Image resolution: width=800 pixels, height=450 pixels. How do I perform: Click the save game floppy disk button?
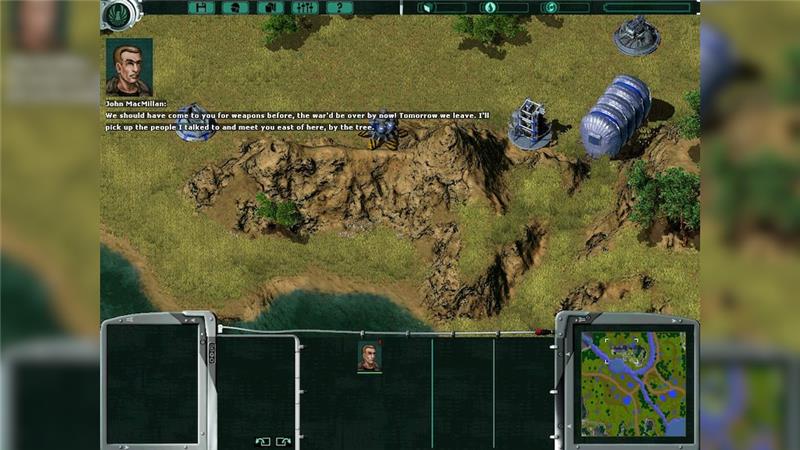[x=202, y=8]
